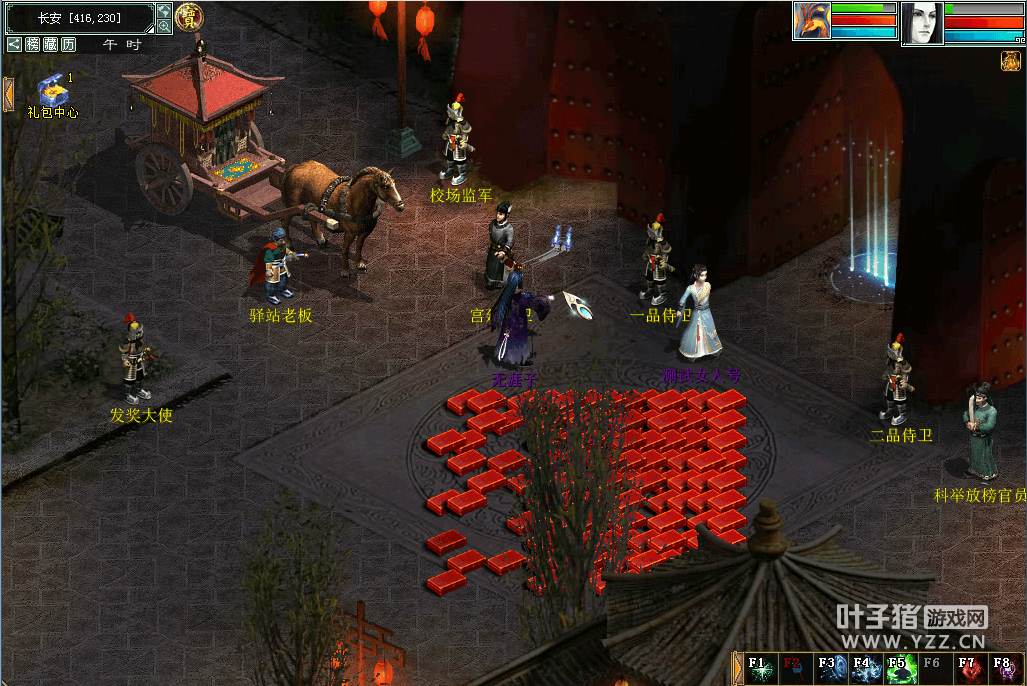Select the F2 red-labeled skill slot
Image resolution: width=1027 pixels, height=686 pixels.
pyautogui.click(x=794, y=669)
